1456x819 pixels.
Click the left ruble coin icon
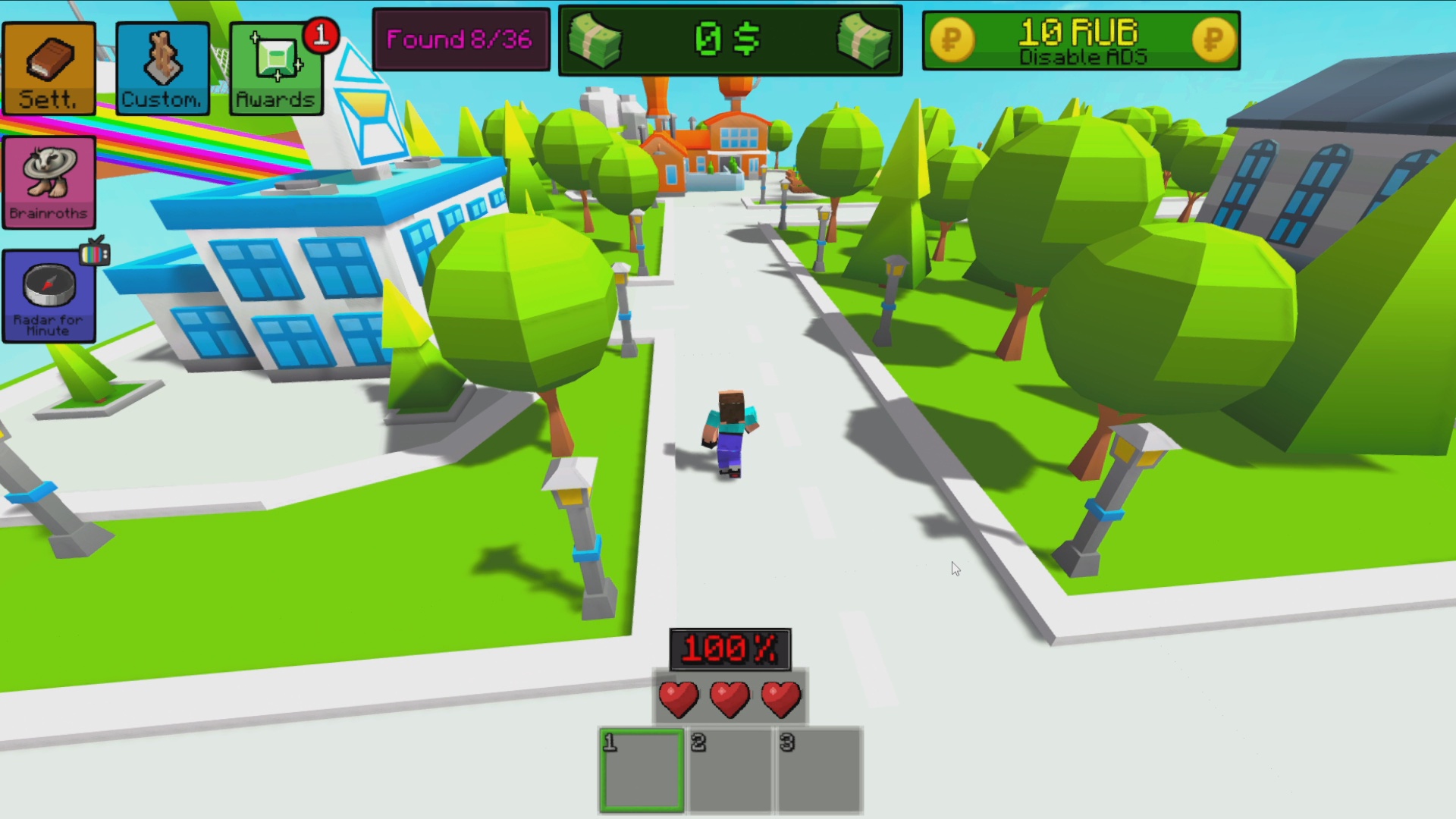tap(954, 40)
